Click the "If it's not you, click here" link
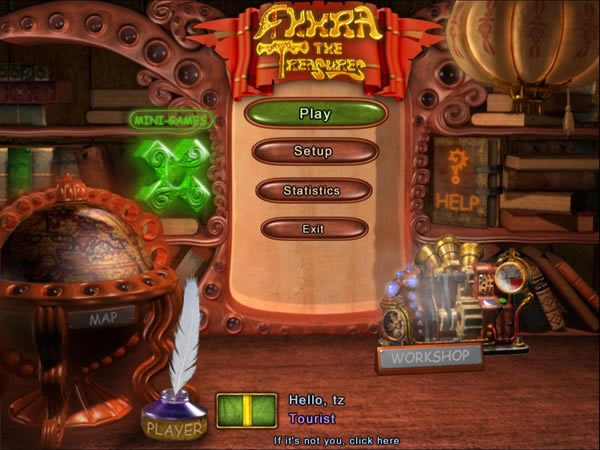 tap(336, 440)
